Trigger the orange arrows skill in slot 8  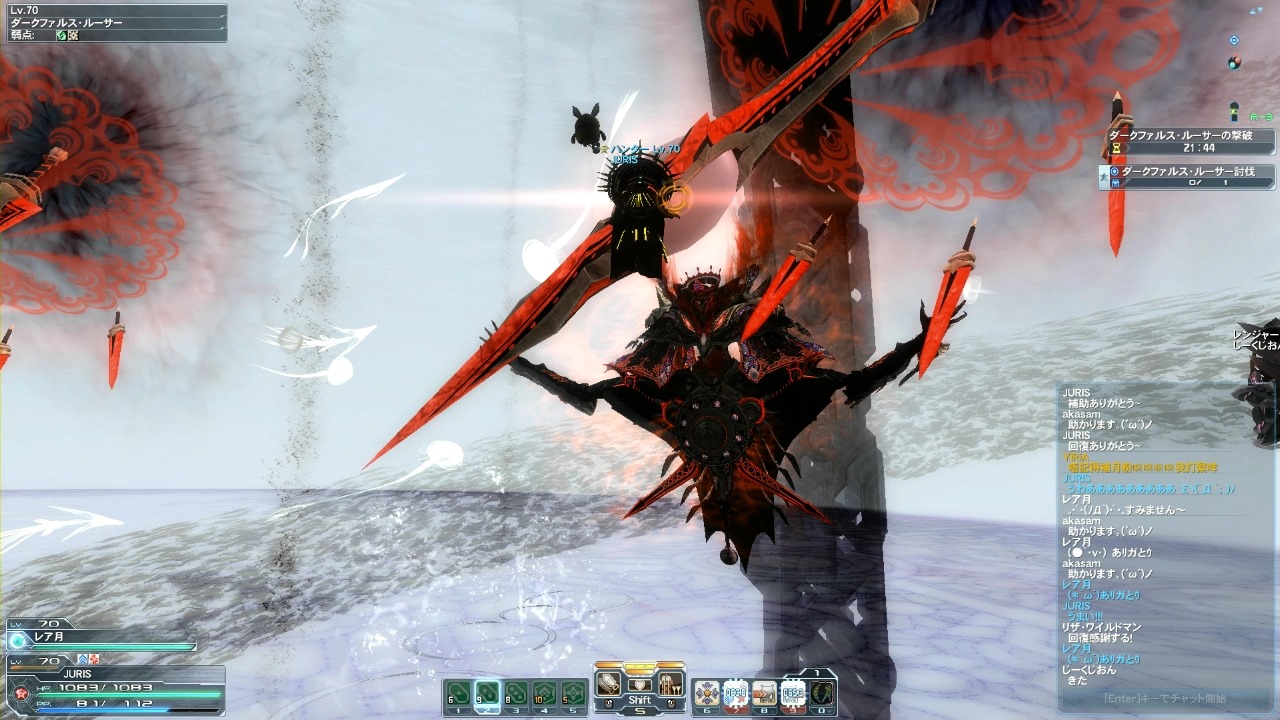(x=764, y=693)
